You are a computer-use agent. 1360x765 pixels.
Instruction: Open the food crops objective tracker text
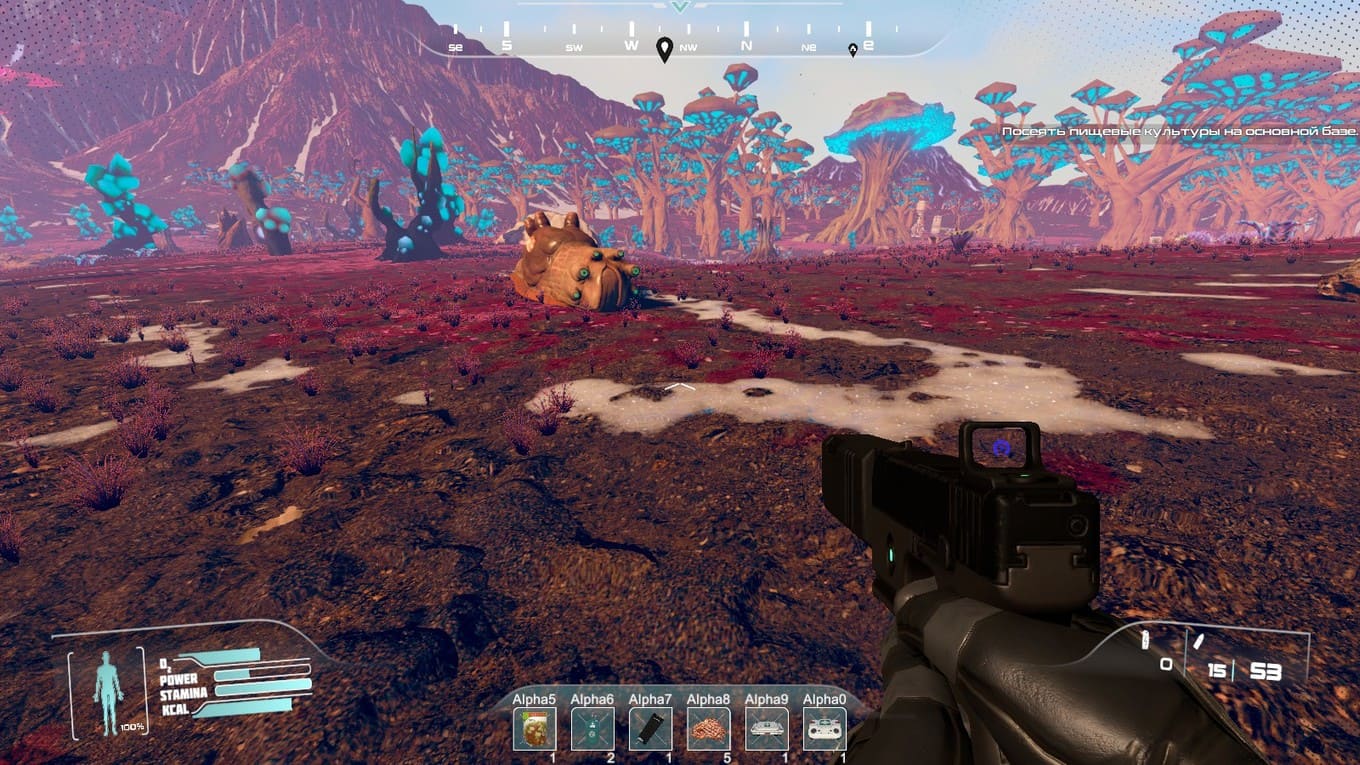tap(1180, 131)
